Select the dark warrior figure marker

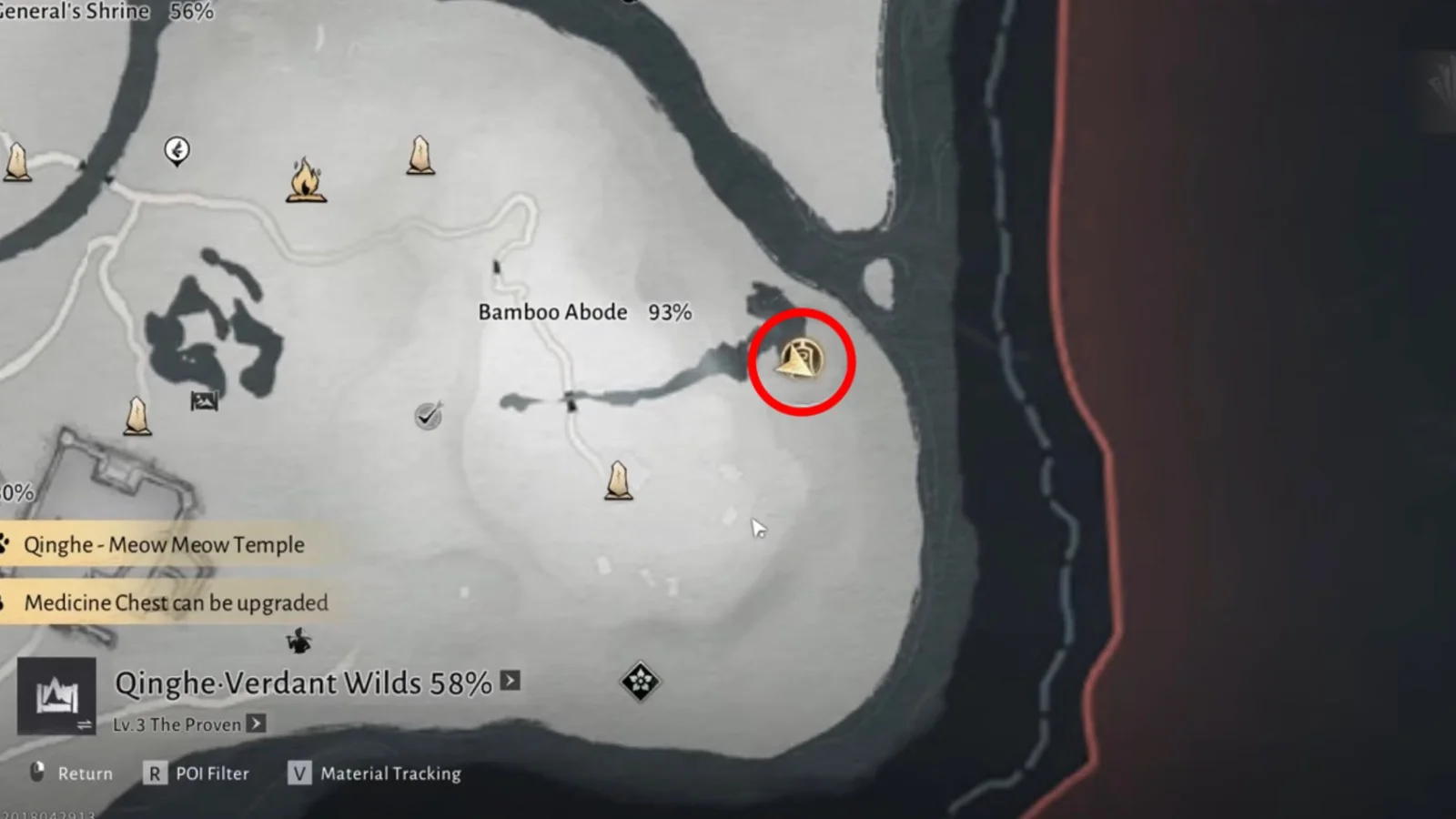[x=298, y=641]
